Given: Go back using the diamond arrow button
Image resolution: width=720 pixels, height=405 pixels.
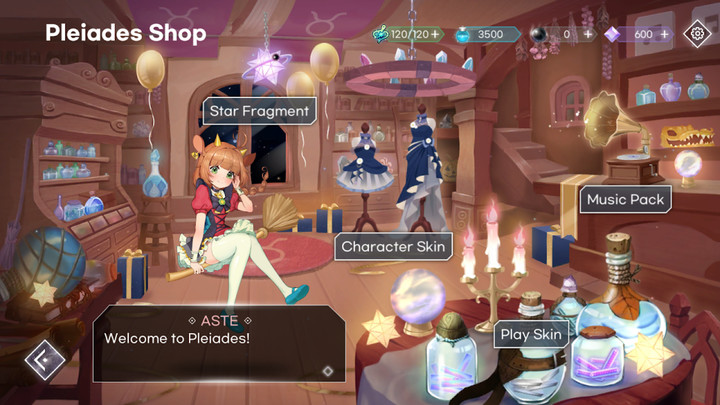Looking at the screenshot, I should pyautogui.click(x=44, y=359).
